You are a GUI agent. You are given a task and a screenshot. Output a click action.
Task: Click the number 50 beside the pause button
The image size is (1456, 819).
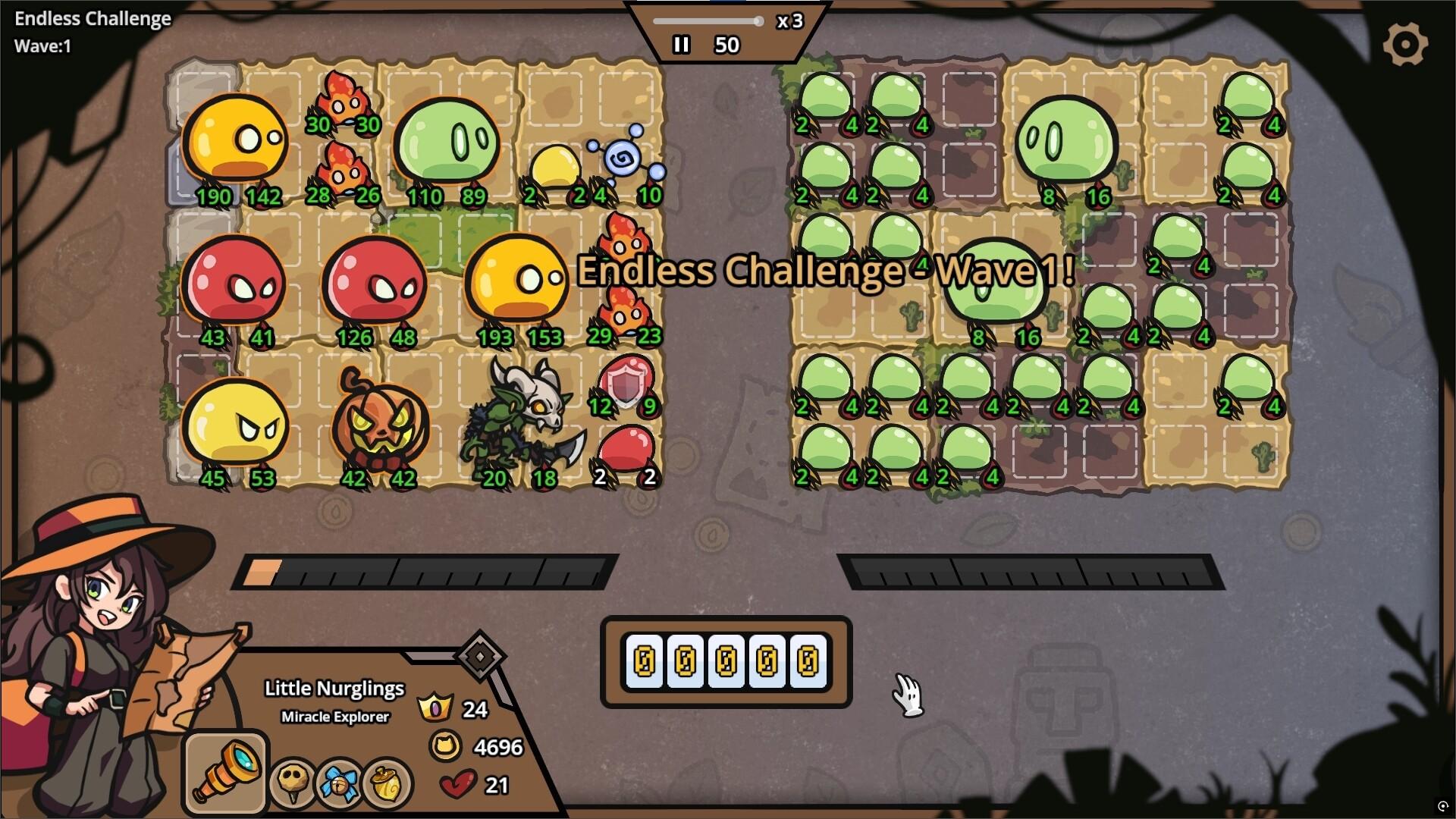pyautogui.click(x=727, y=45)
